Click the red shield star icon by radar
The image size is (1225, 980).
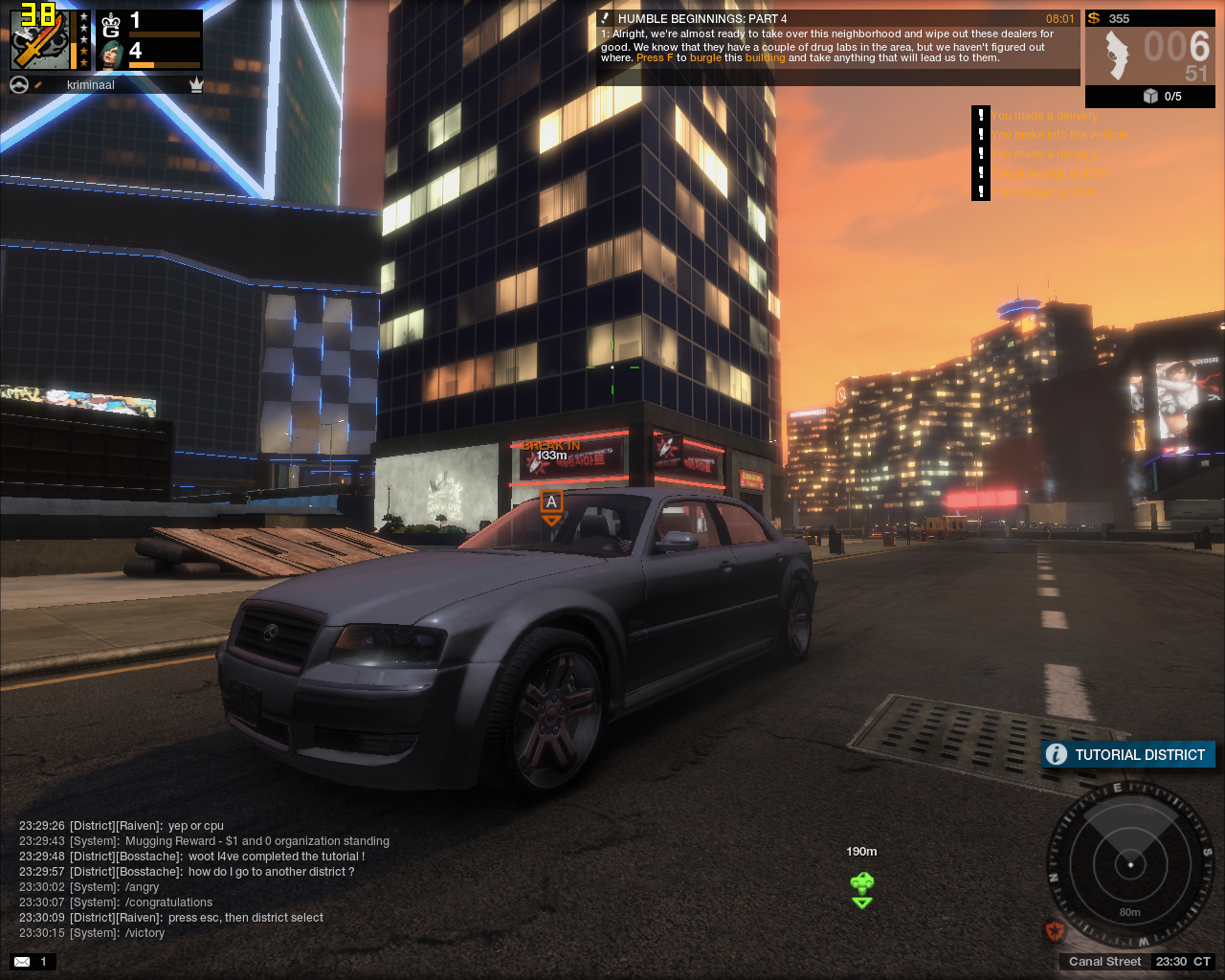tap(1055, 930)
